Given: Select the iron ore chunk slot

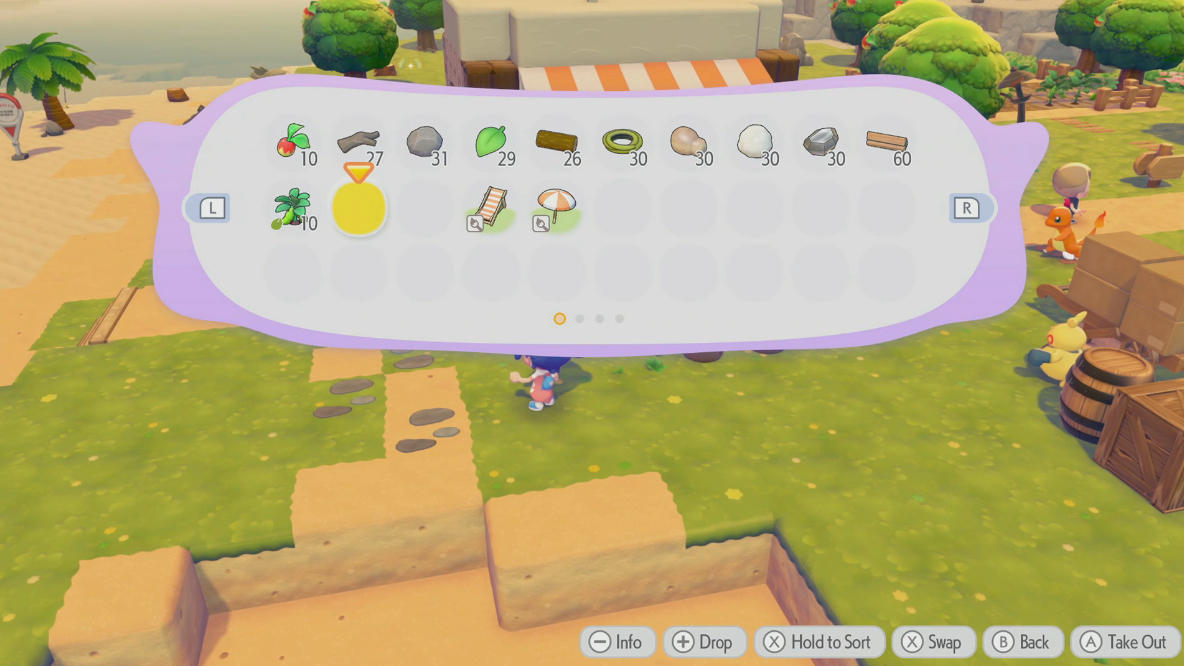Looking at the screenshot, I should (820, 143).
